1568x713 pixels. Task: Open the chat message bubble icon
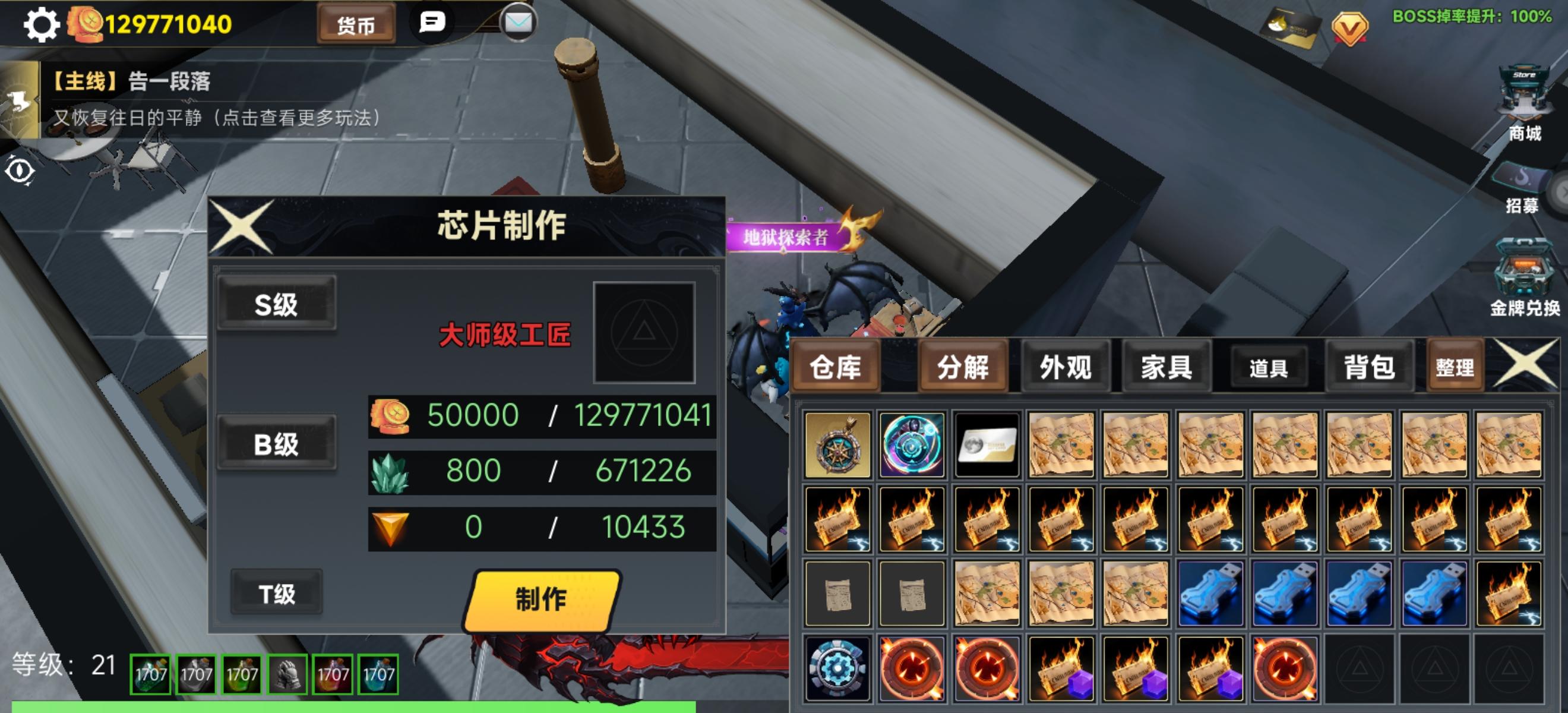[434, 23]
